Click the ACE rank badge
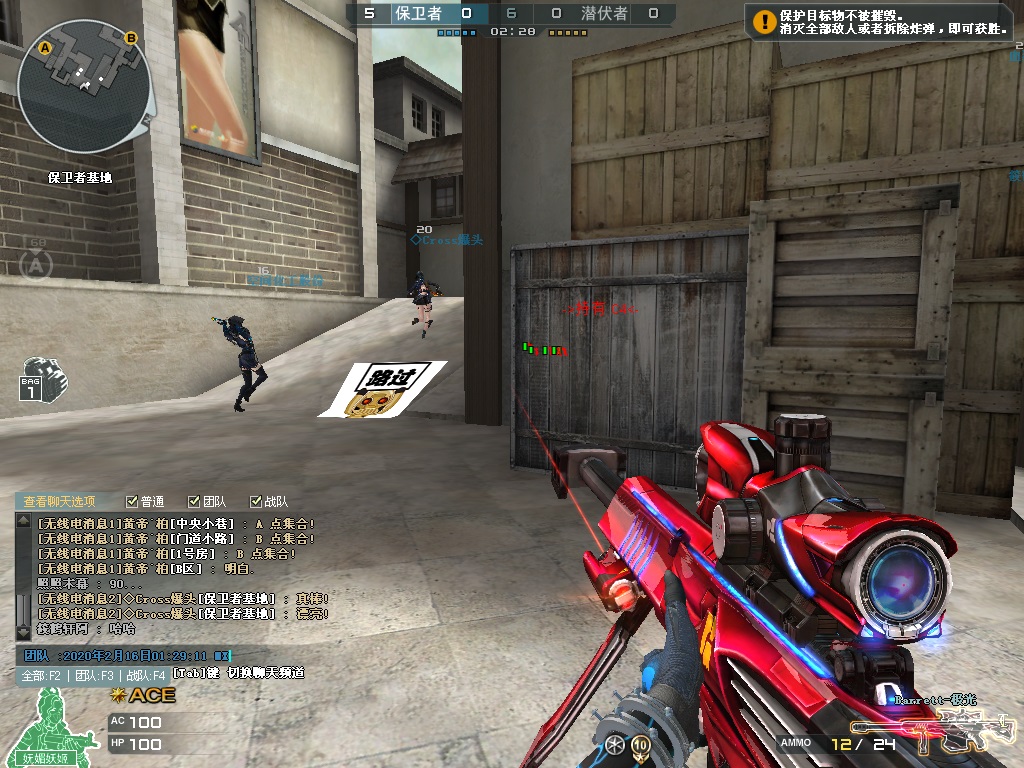 point(143,695)
